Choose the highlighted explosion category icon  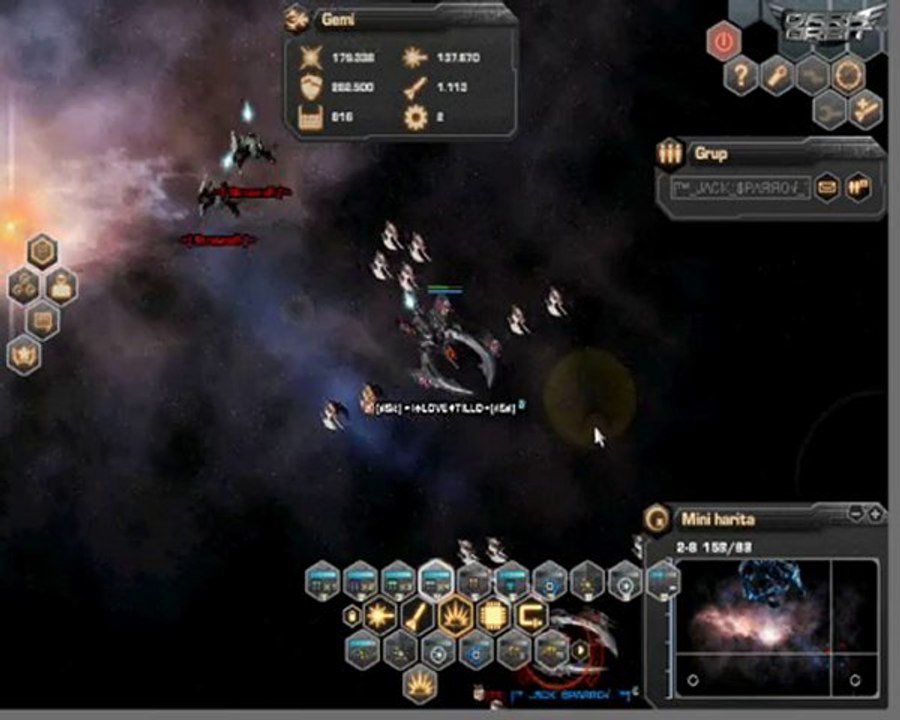point(456,615)
